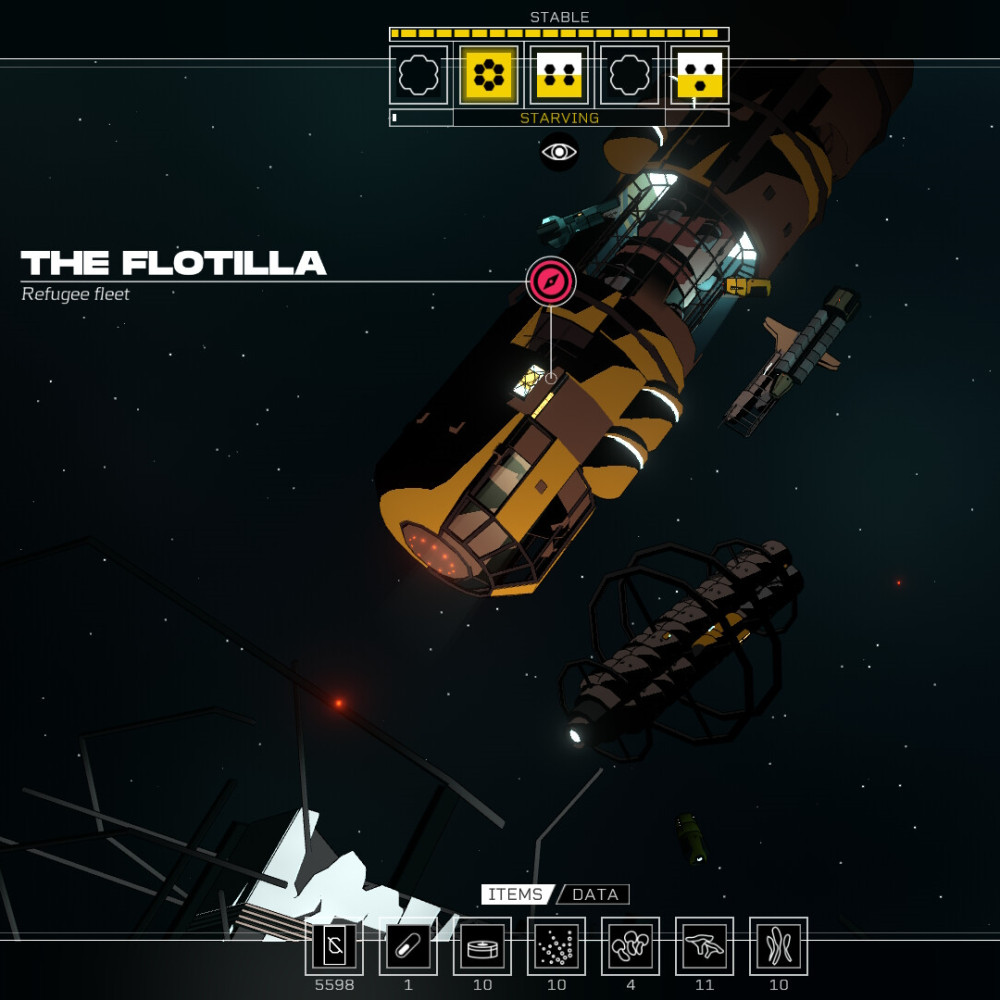1000x1000 pixels.
Task: Choose the flat bracket fungus item
Action: [704, 946]
